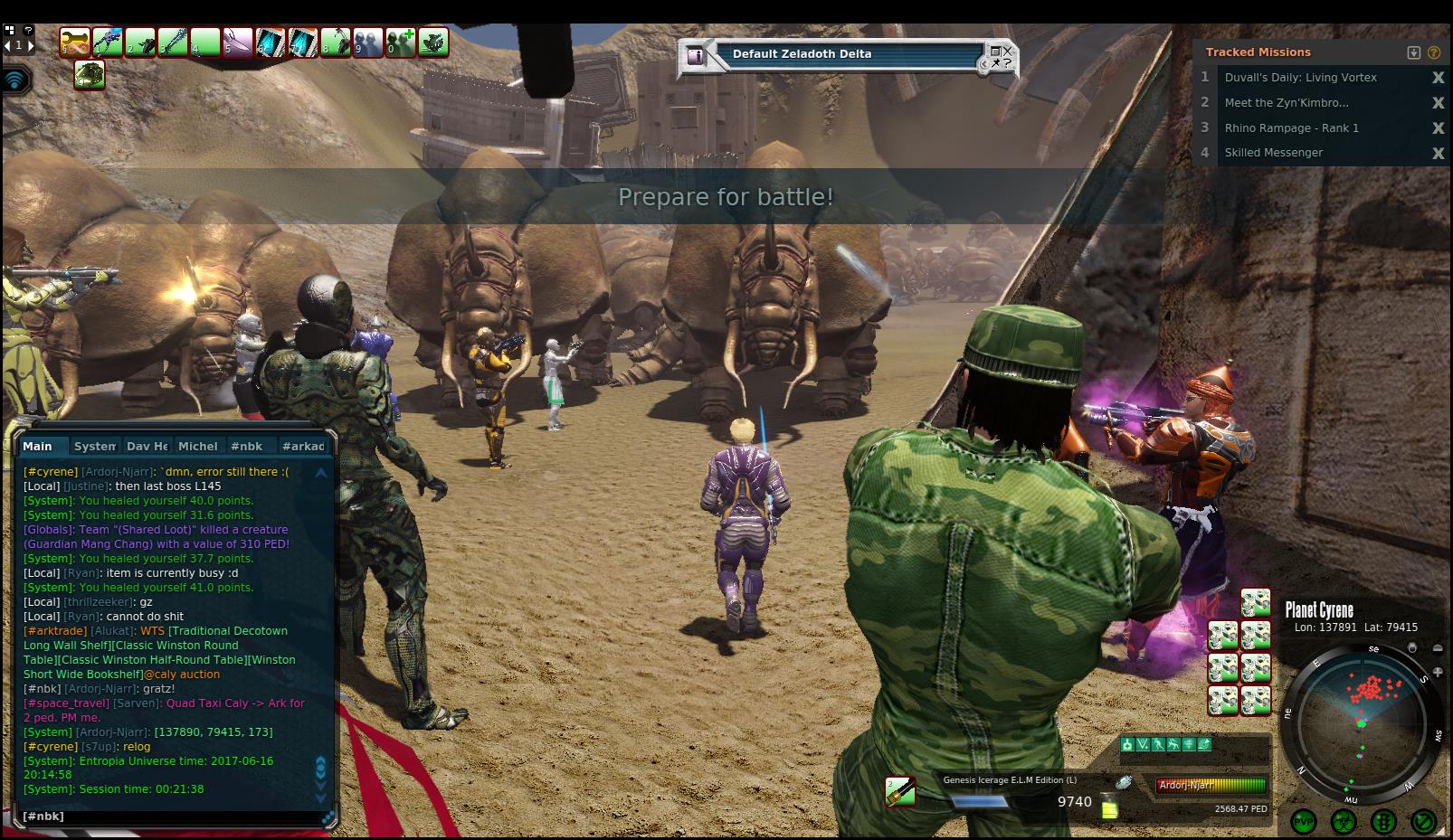Toggle the PVP button below the radar
The height and width of the screenshot is (840, 1453).
pos(1304,821)
